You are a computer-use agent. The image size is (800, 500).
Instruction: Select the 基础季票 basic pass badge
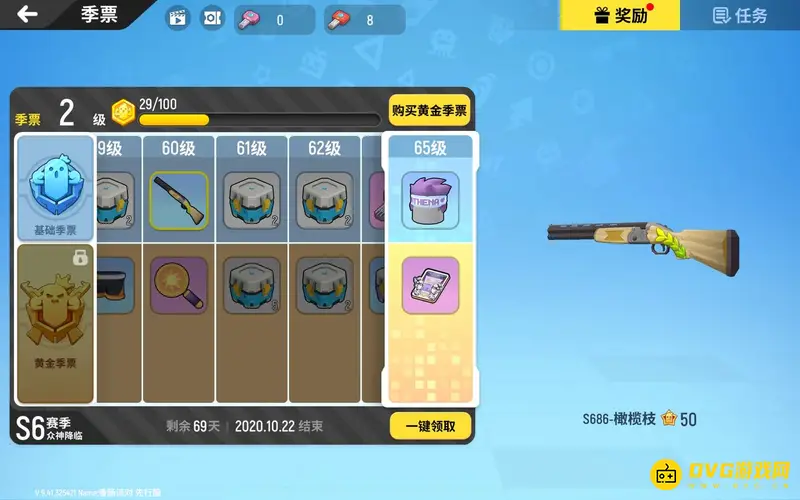tap(55, 190)
